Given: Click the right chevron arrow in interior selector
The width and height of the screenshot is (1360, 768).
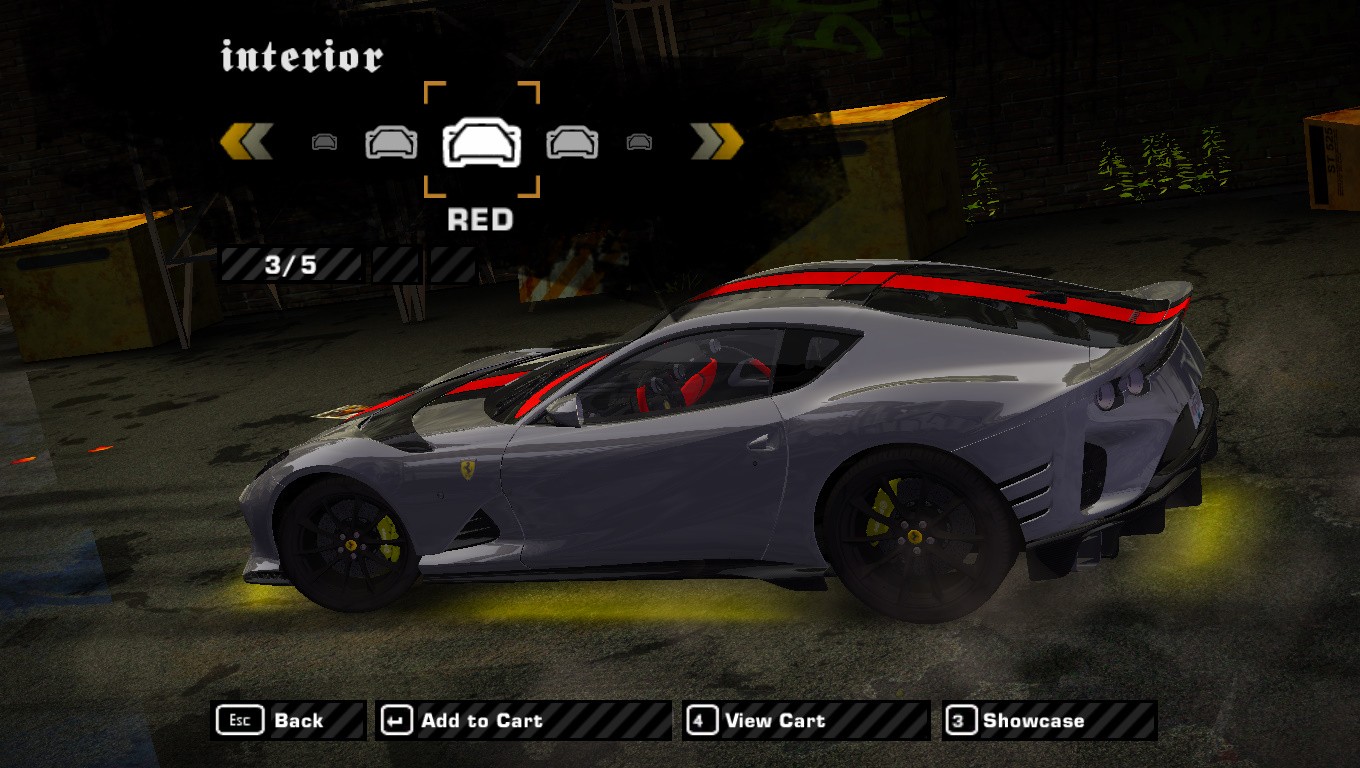Looking at the screenshot, I should pyautogui.click(x=717, y=142).
